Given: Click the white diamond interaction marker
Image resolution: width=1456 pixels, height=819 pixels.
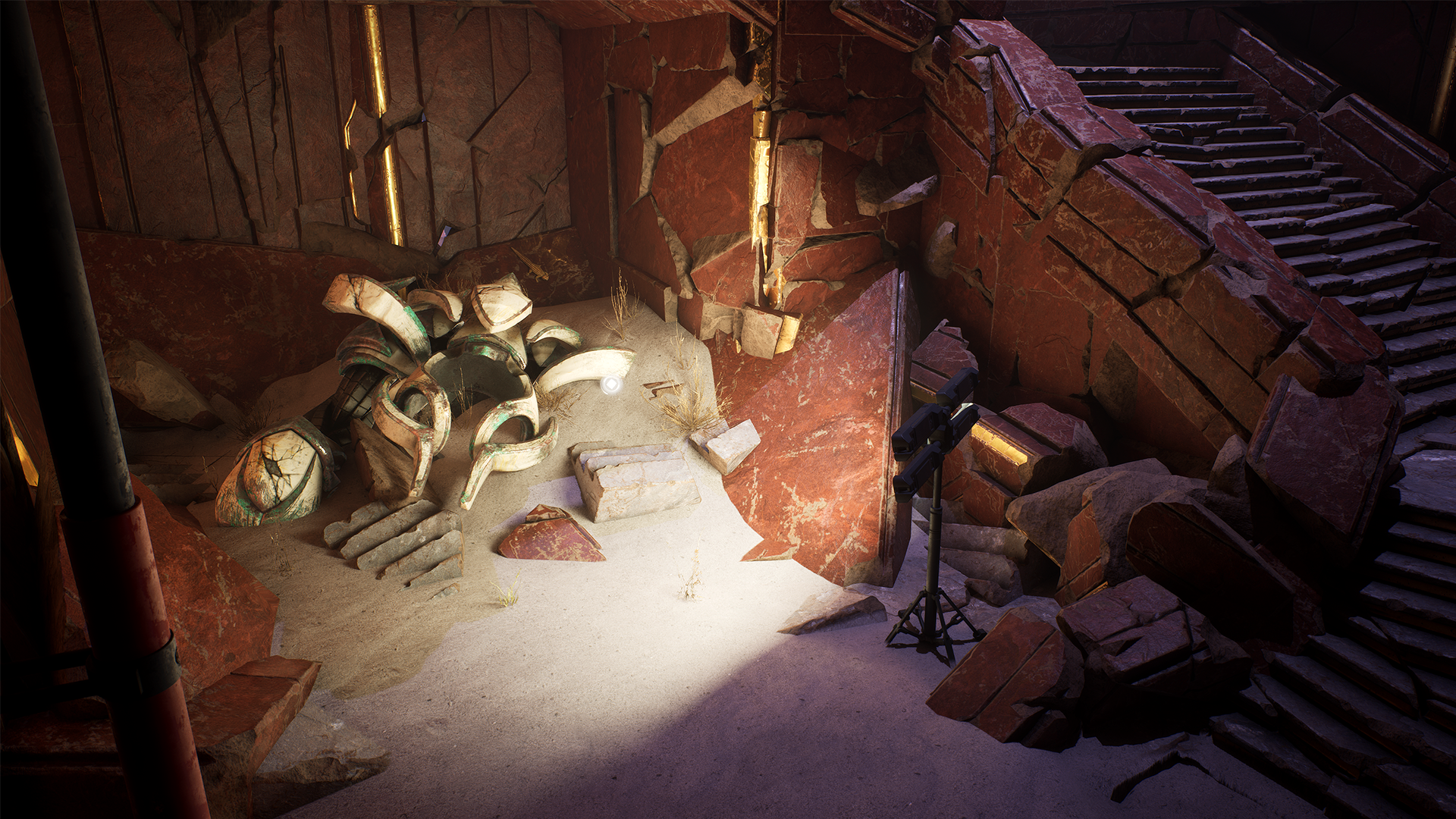Looking at the screenshot, I should pos(611,384).
